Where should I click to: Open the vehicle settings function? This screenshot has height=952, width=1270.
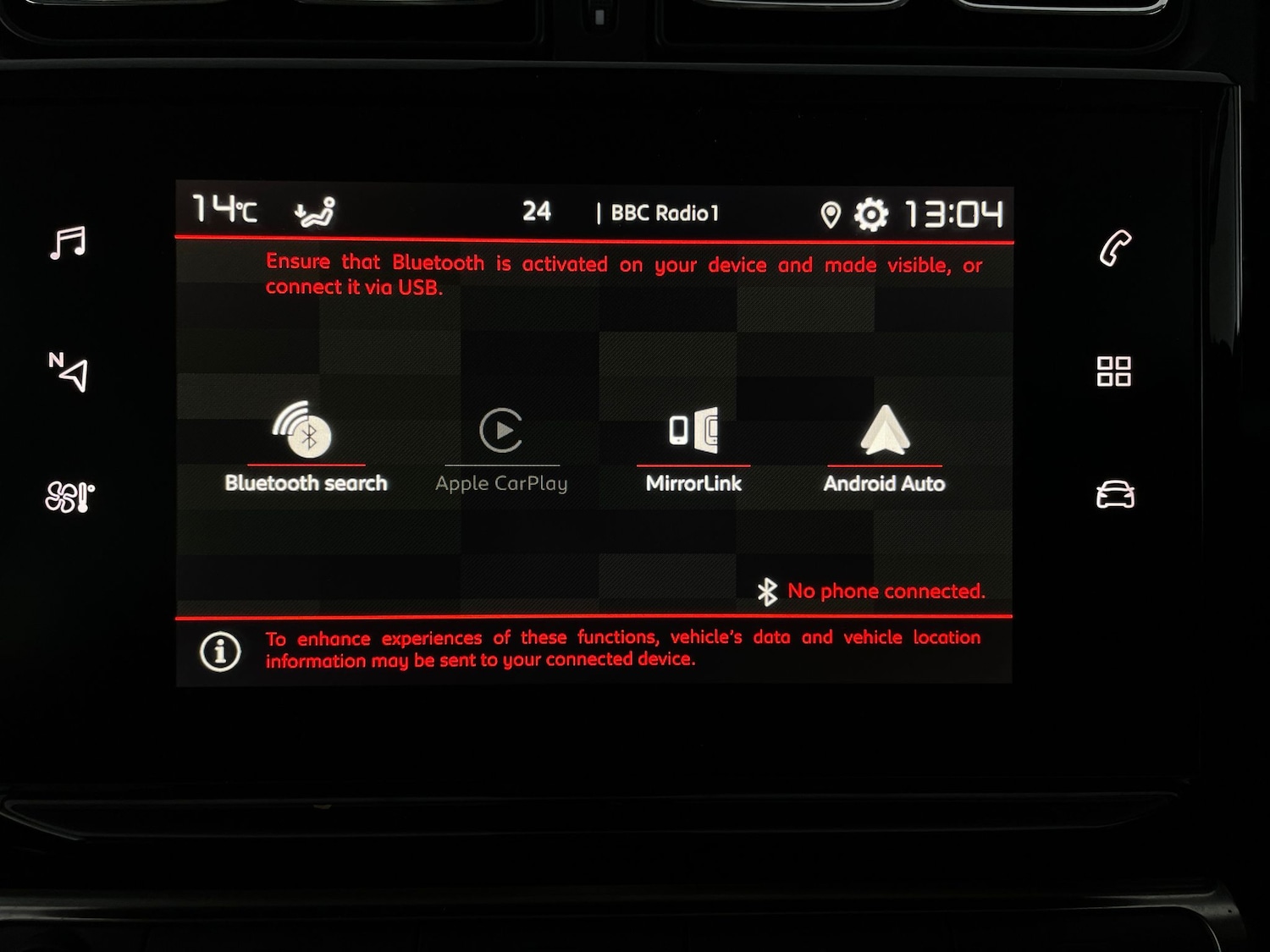[x=1116, y=495]
